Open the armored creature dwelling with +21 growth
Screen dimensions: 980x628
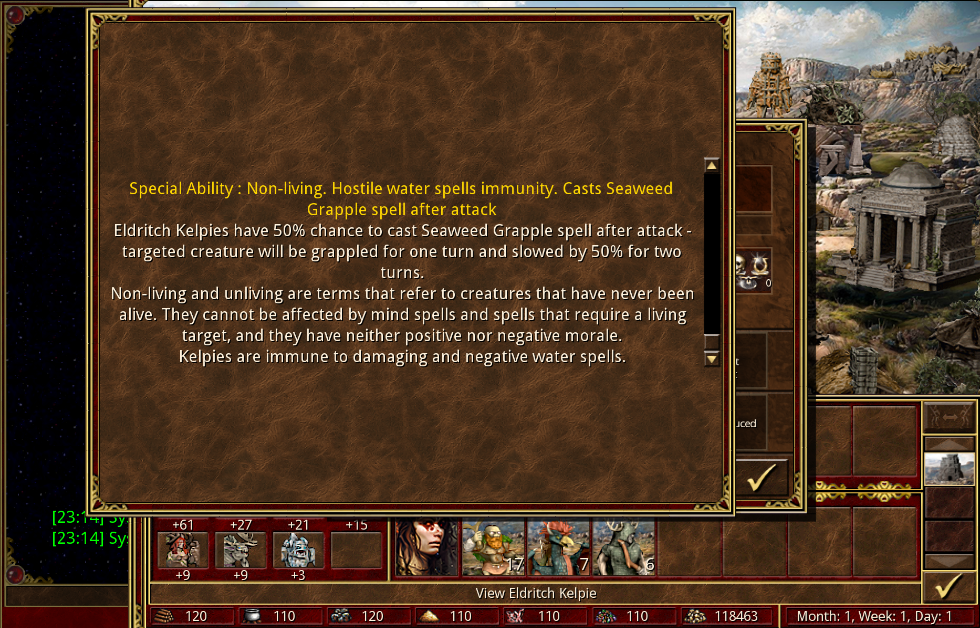tap(298, 550)
